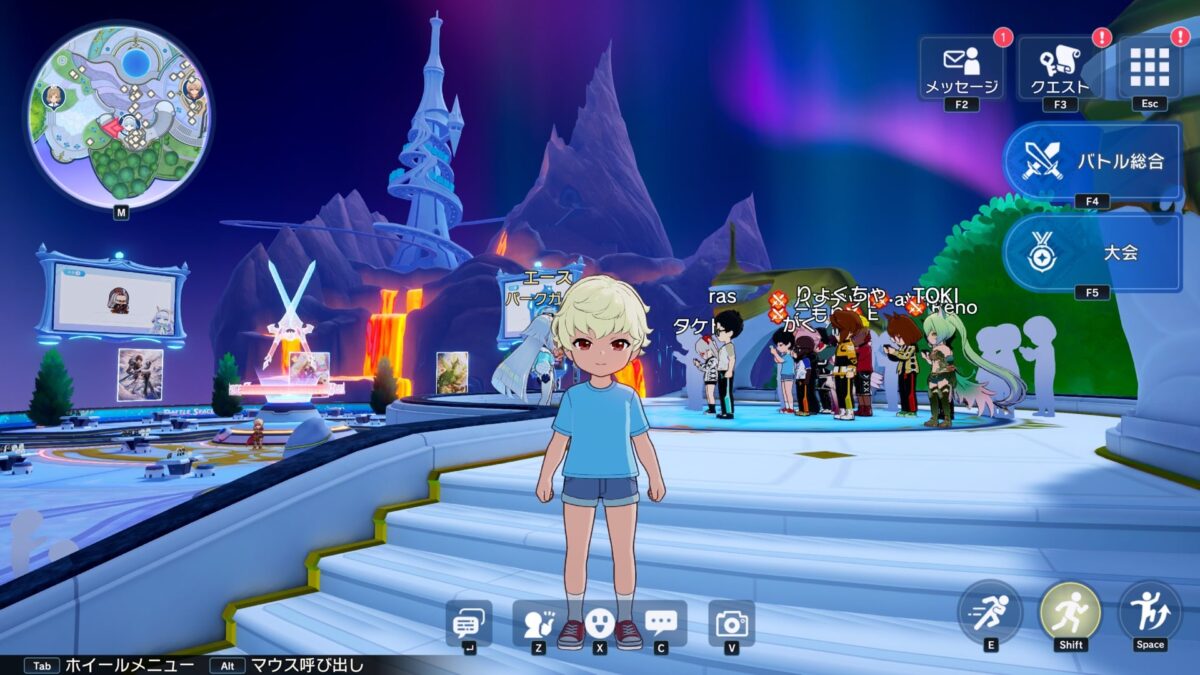The image size is (1200, 675).
Task: Toggle the highlighted sprint icon
Action: point(1070,611)
